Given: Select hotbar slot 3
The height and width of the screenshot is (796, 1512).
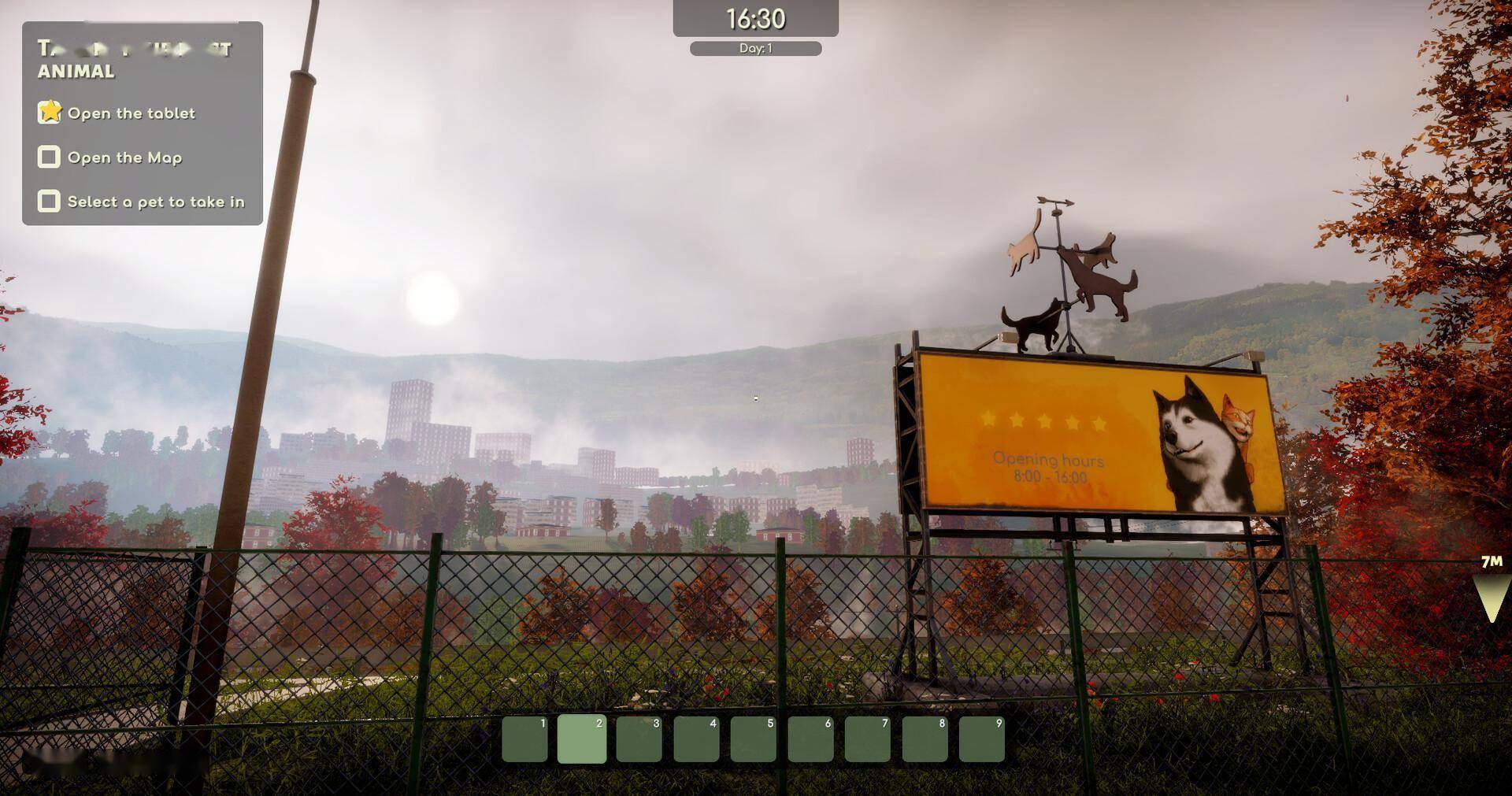Looking at the screenshot, I should [639, 739].
